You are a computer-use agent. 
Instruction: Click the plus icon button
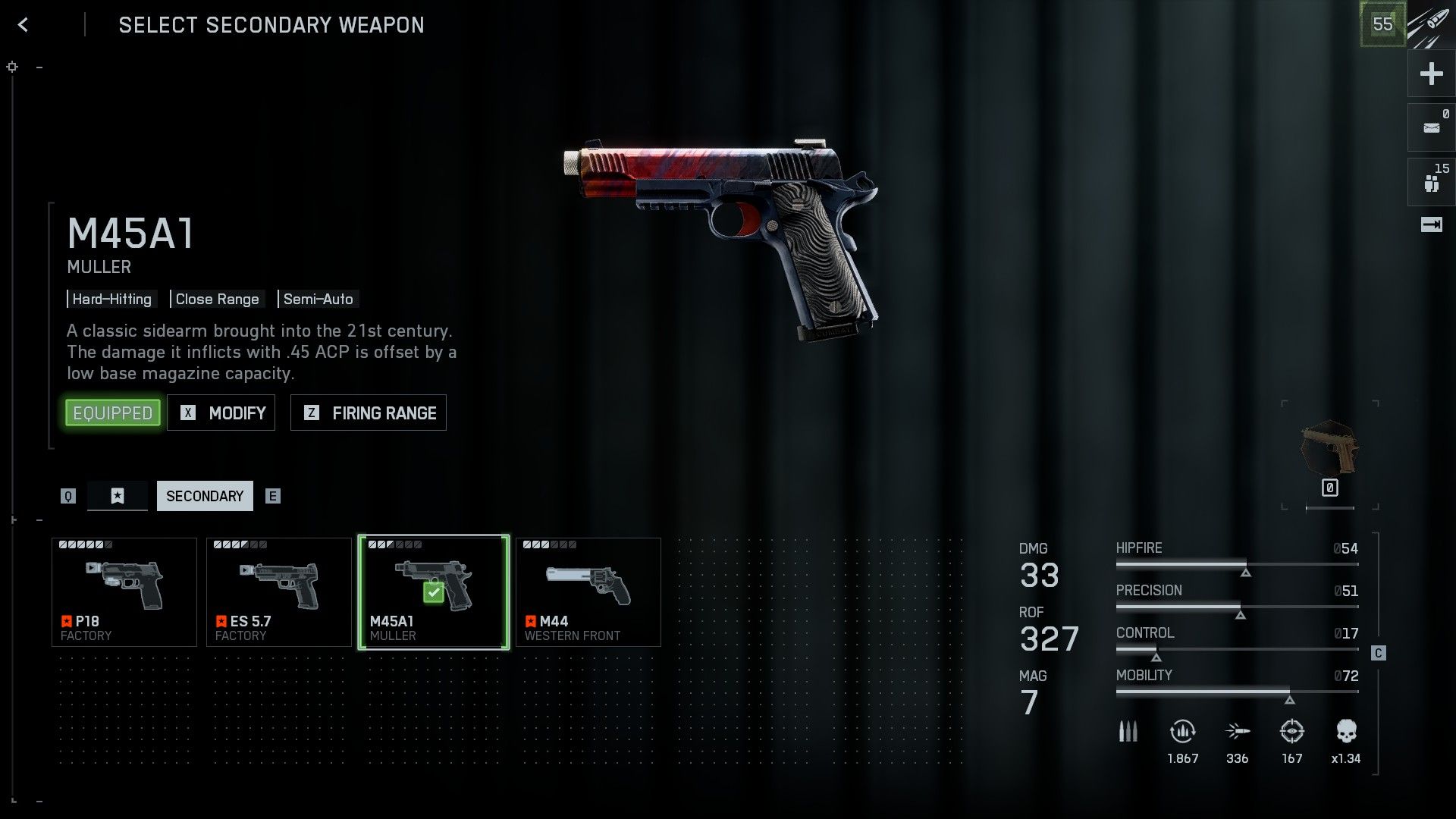point(1431,74)
